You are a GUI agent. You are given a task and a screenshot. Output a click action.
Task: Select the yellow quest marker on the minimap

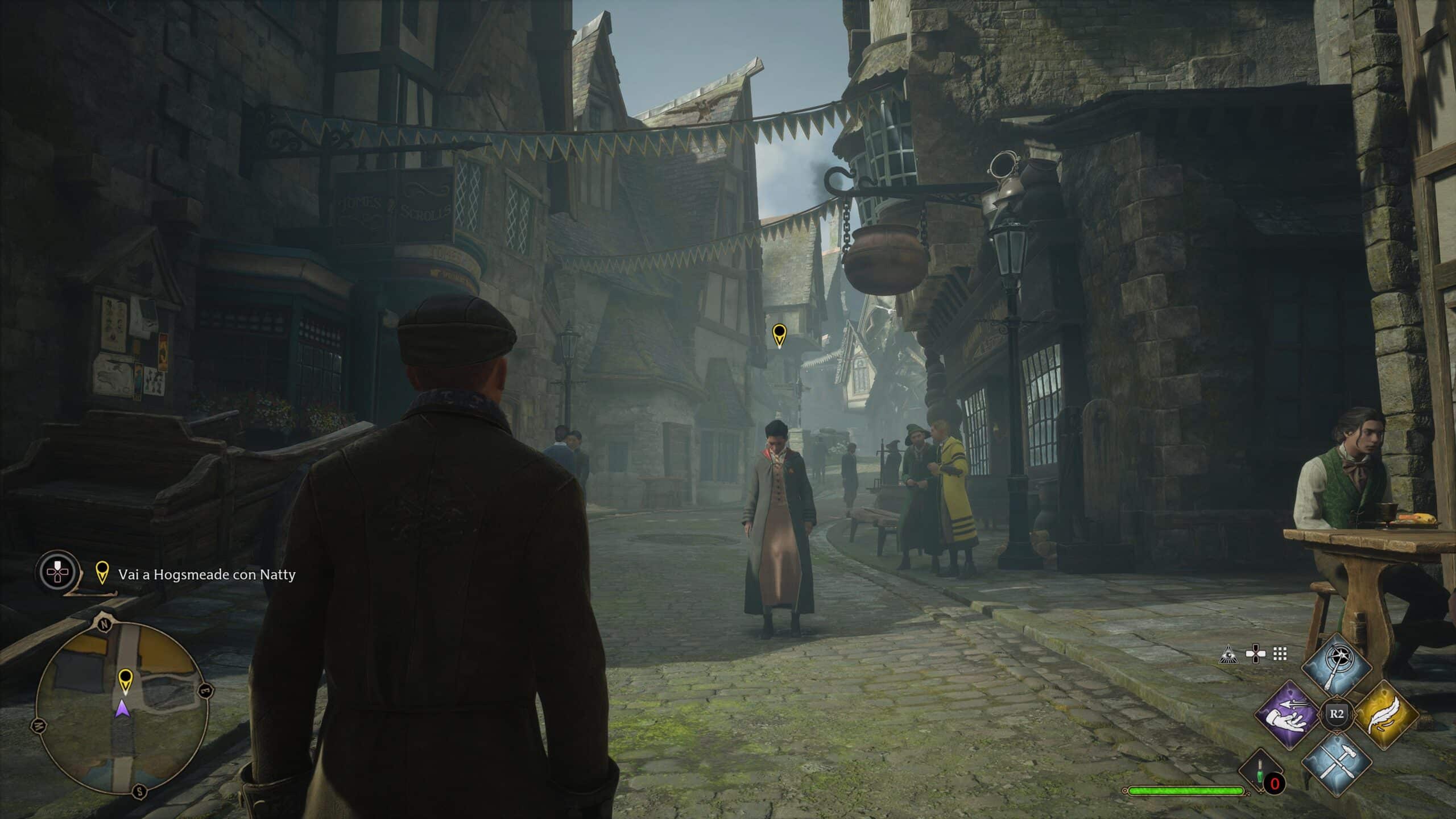point(125,680)
